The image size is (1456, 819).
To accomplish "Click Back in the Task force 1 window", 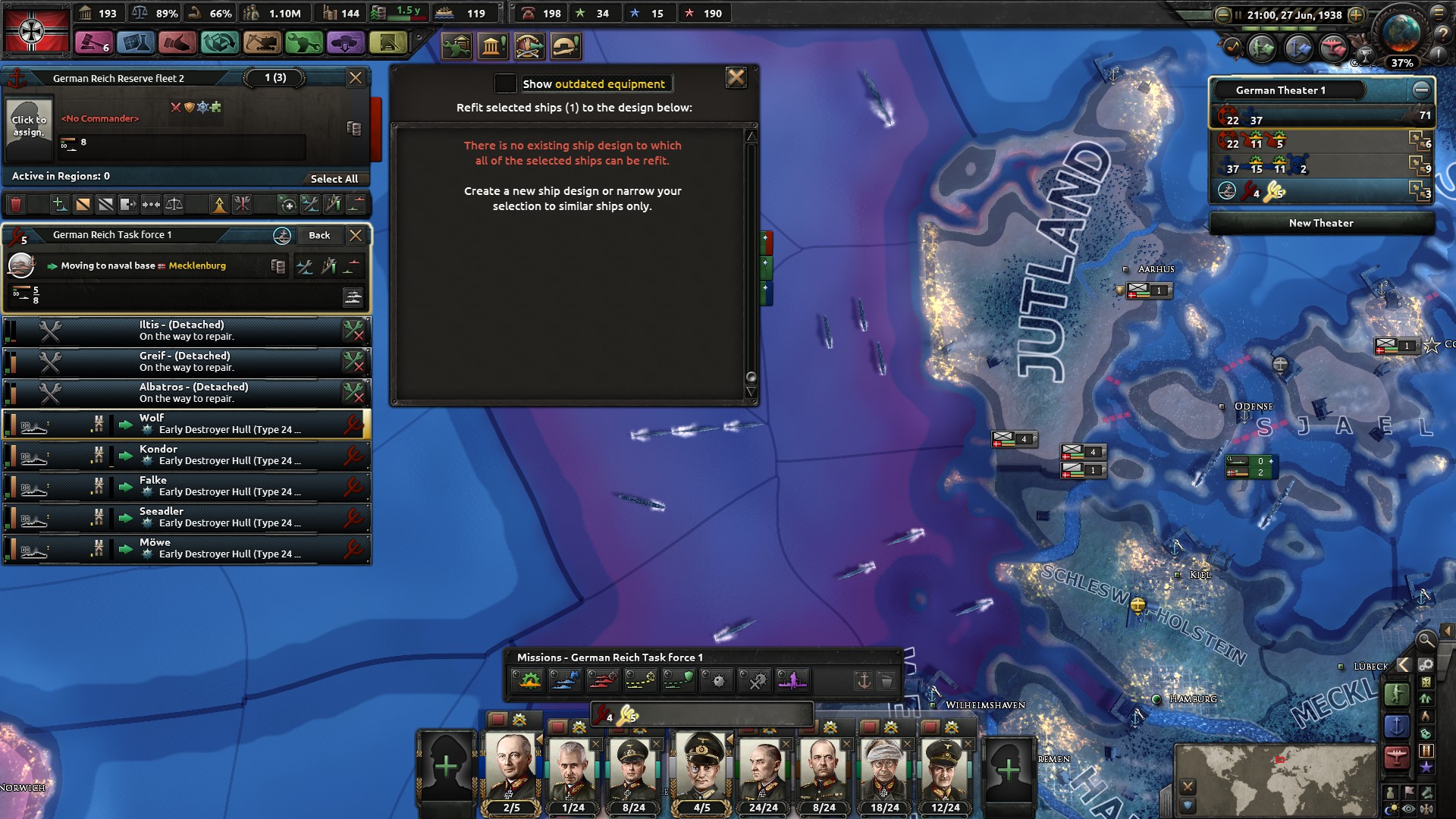I will point(319,235).
